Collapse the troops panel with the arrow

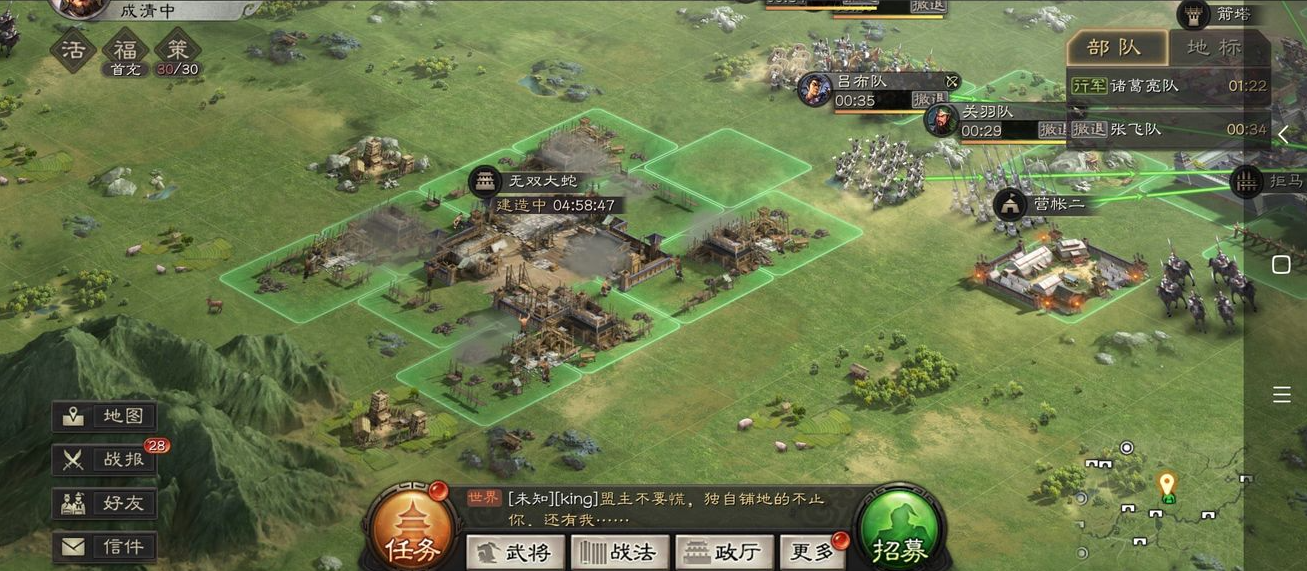click(1282, 136)
